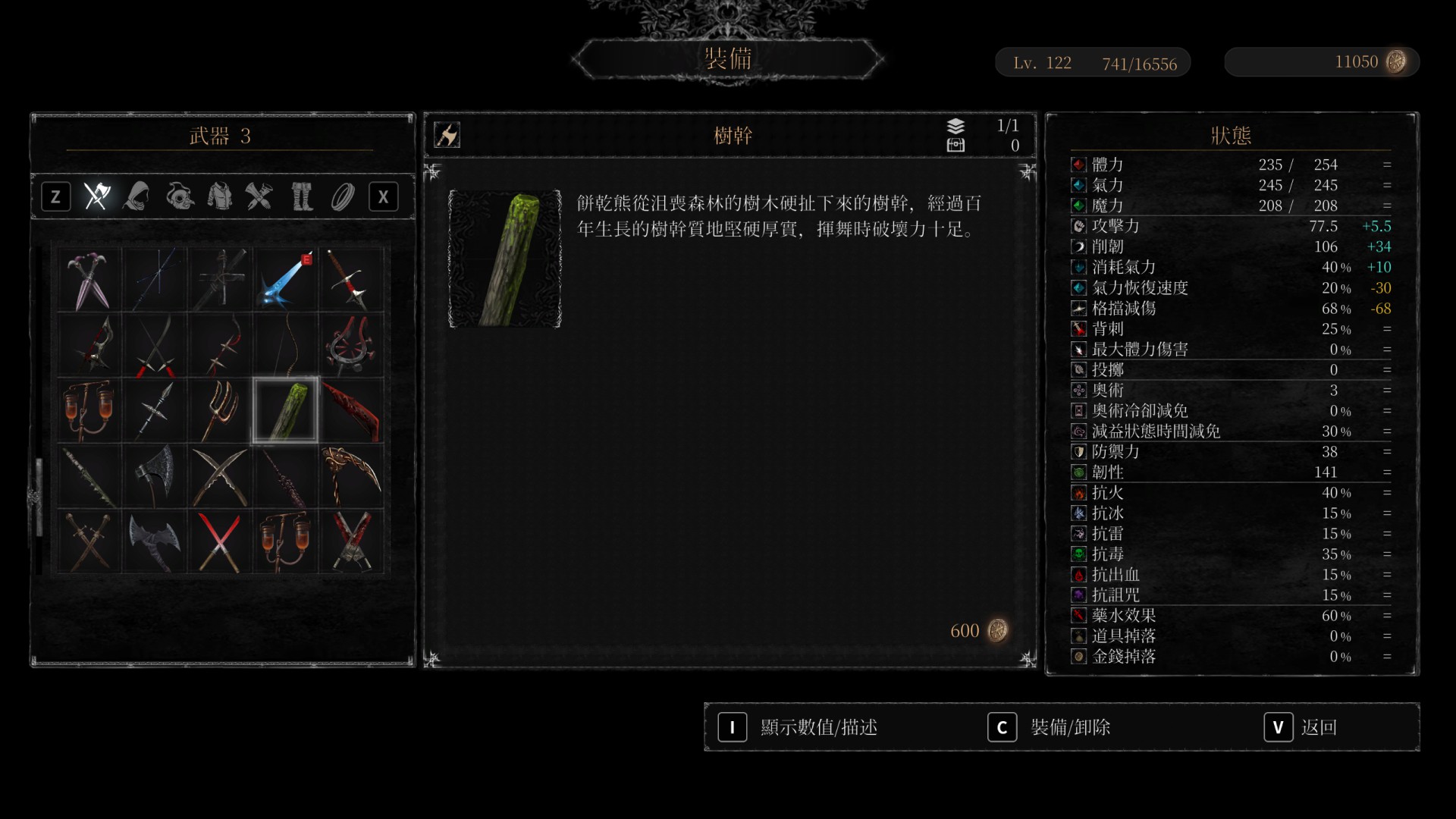Click the 抗火 fire resistance stat icon
The height and width of the screenshot is (819, 1456).
click(x=1078, y=492)
